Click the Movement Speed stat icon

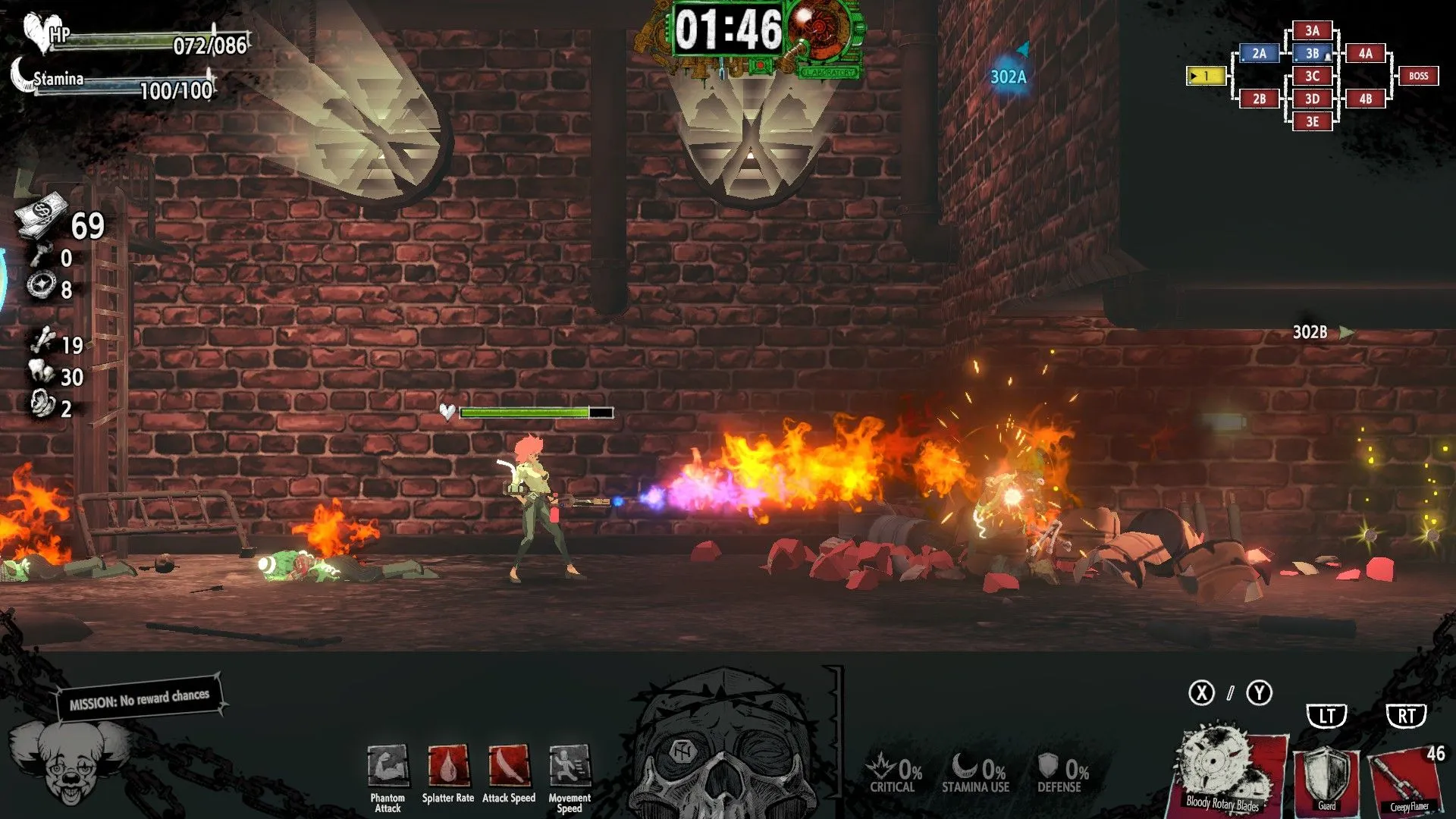point(570,766)
